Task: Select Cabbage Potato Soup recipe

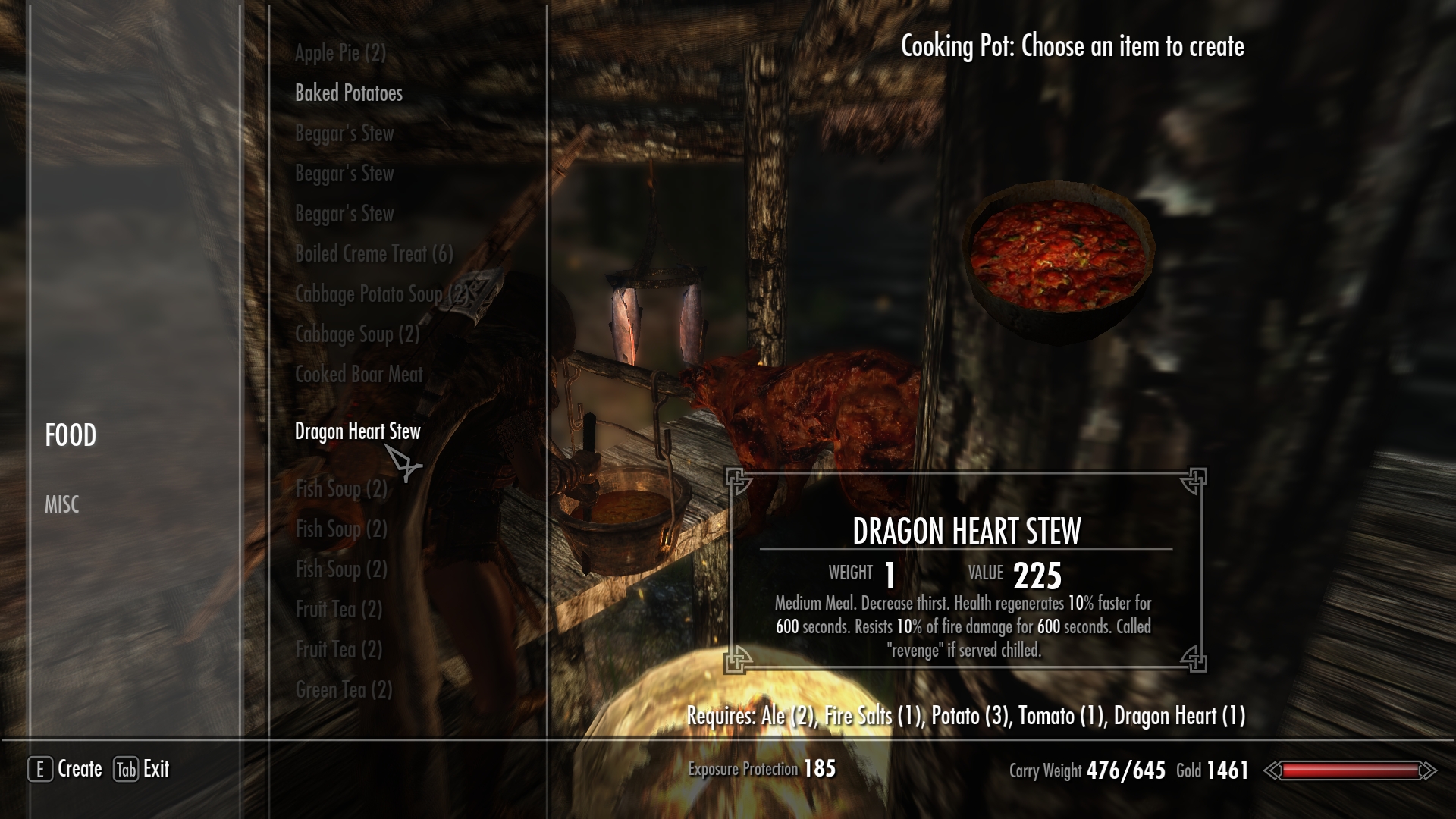Action: click(381, 294)
